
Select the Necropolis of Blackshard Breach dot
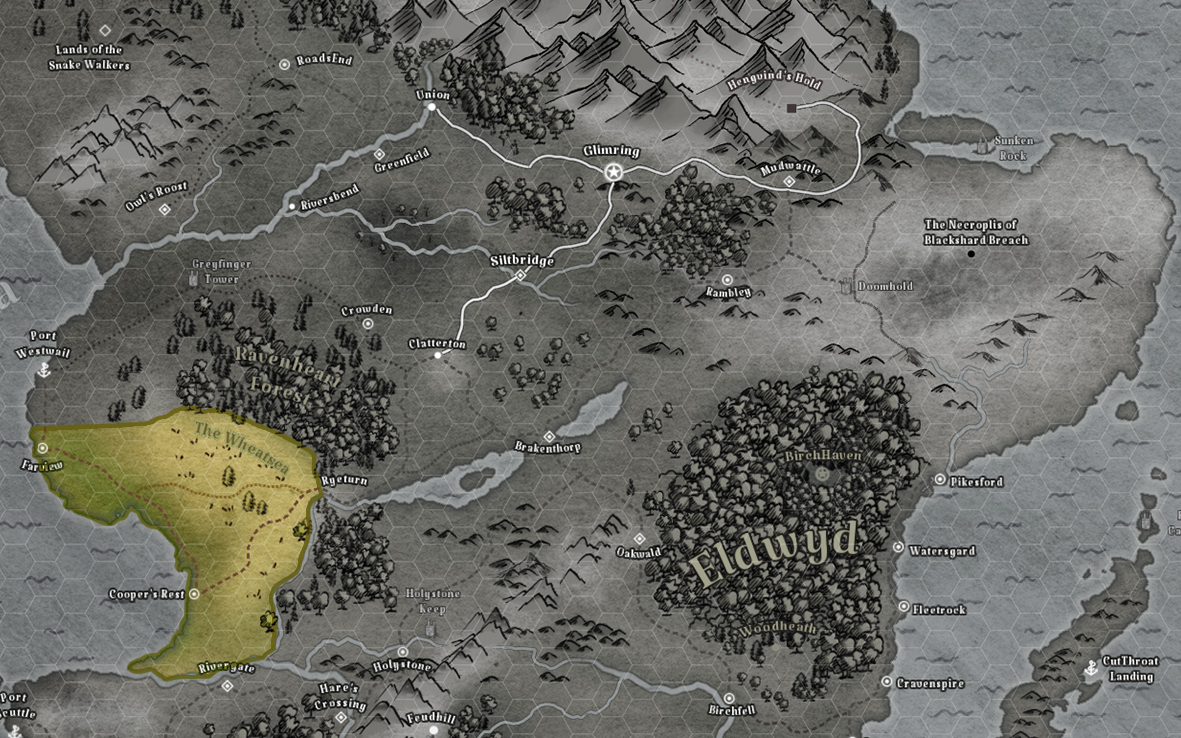click(971, 254)
